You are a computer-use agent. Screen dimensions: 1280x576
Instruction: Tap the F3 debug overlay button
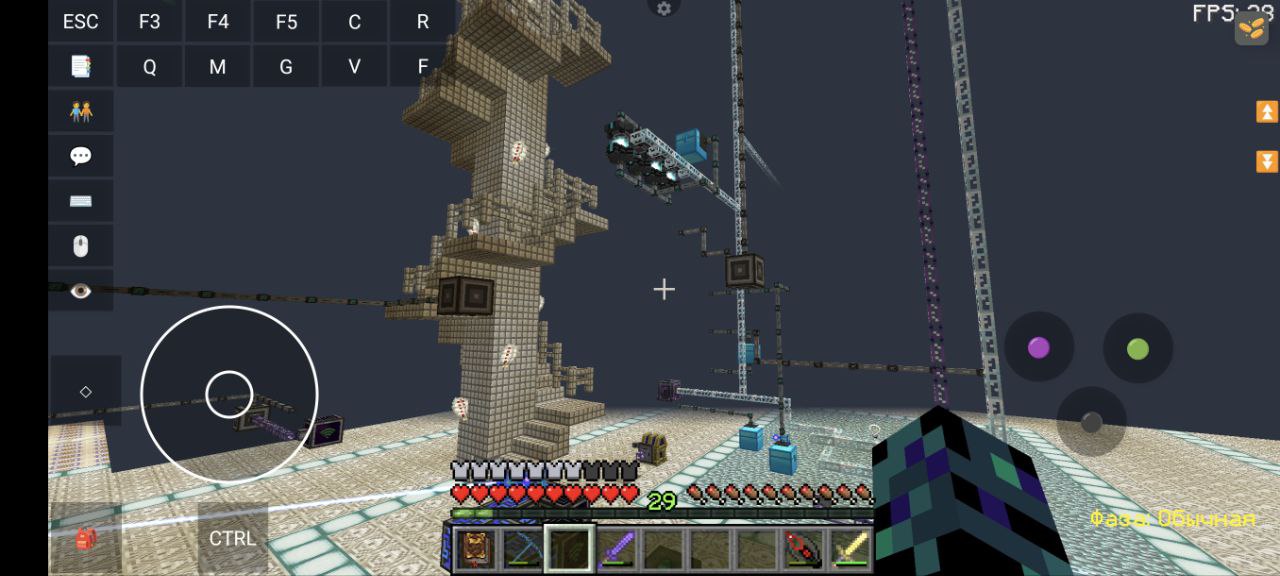click(x=149, y=22)
